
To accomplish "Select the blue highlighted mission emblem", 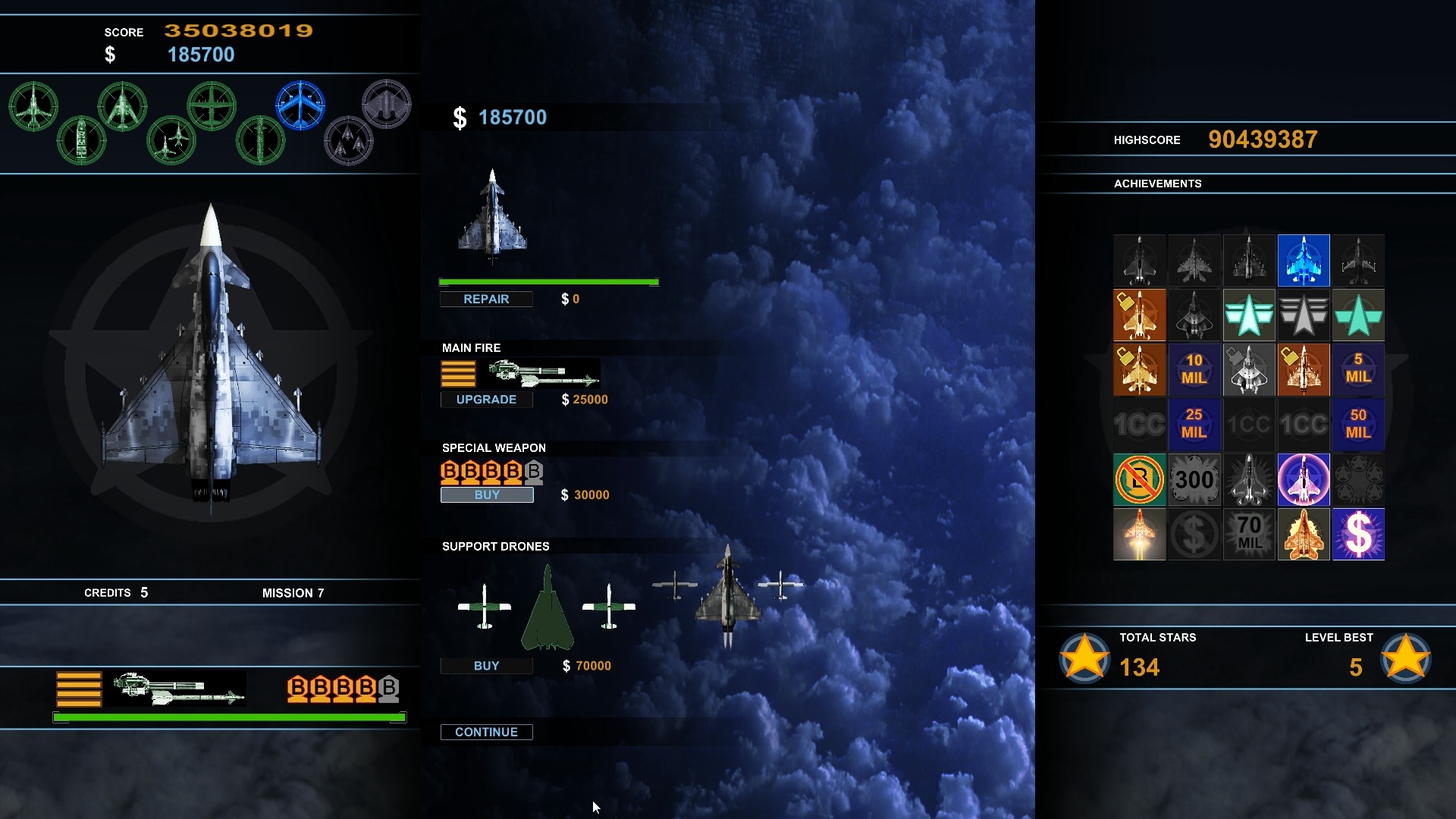I will (300, 105).
